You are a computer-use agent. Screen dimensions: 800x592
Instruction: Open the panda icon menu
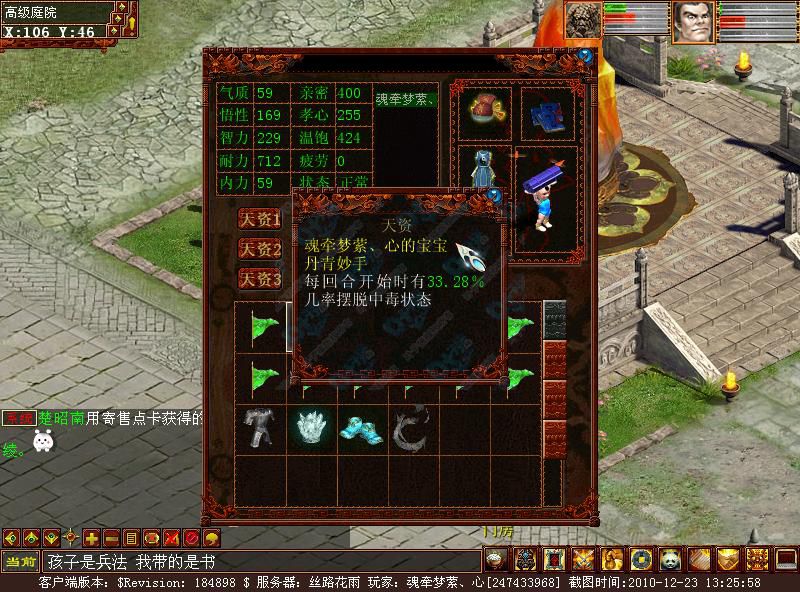pos(669,559)
